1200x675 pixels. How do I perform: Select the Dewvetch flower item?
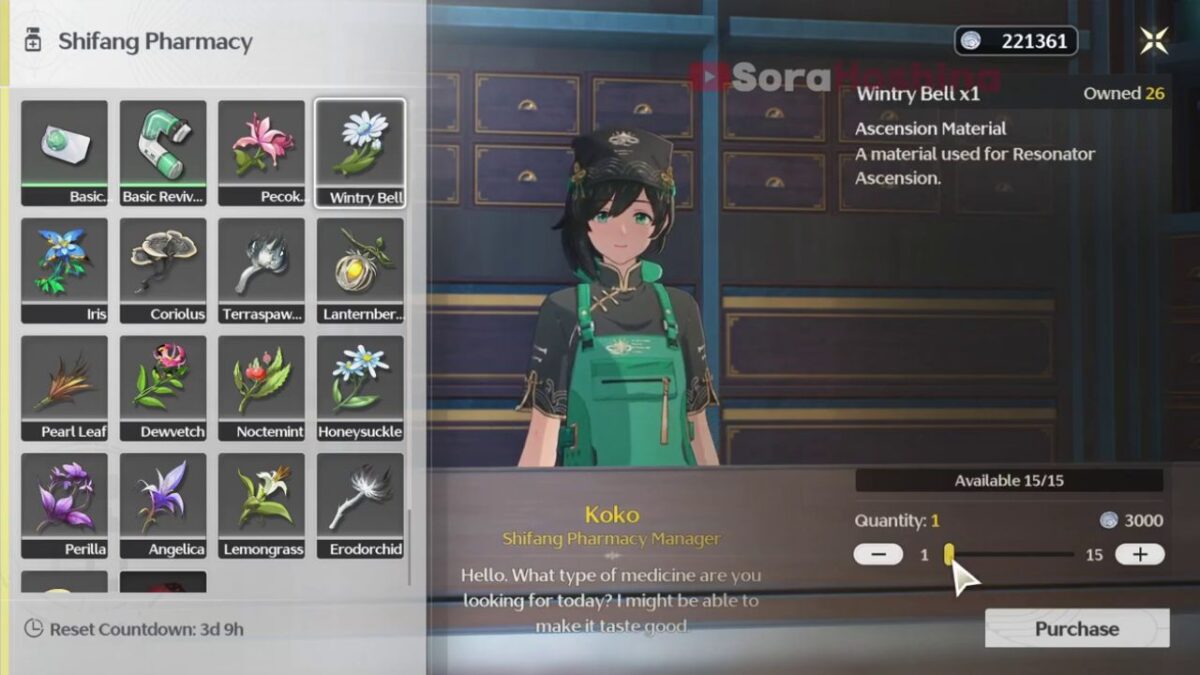163,388
